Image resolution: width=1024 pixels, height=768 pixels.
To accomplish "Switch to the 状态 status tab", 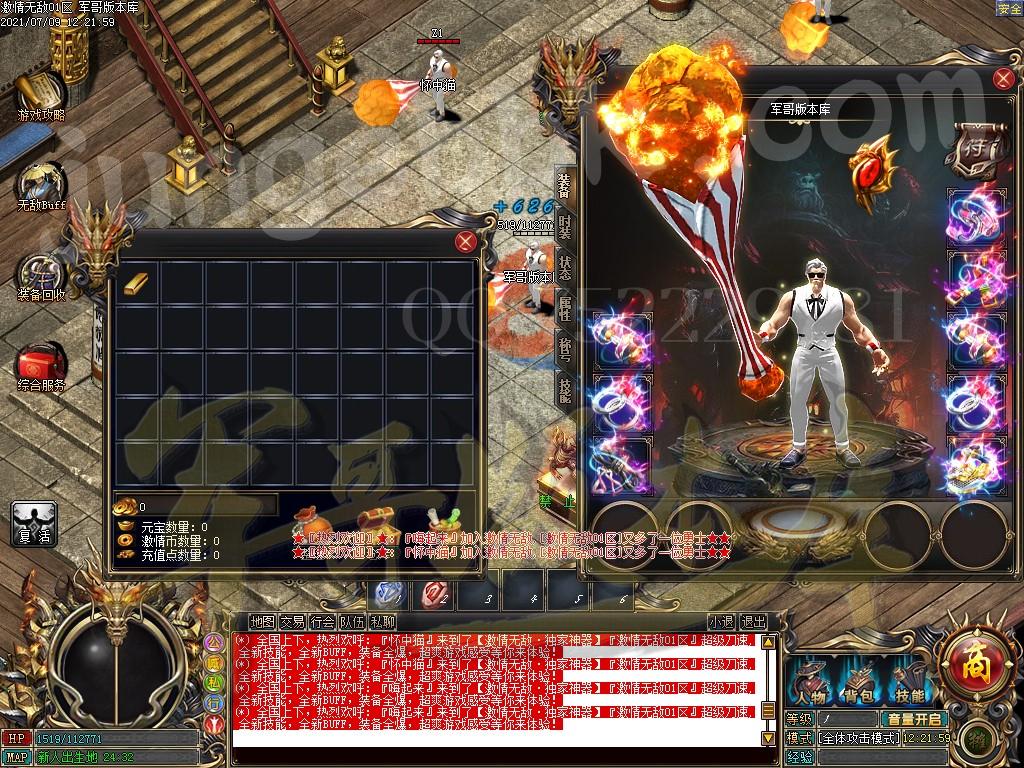I will [565, 268].
